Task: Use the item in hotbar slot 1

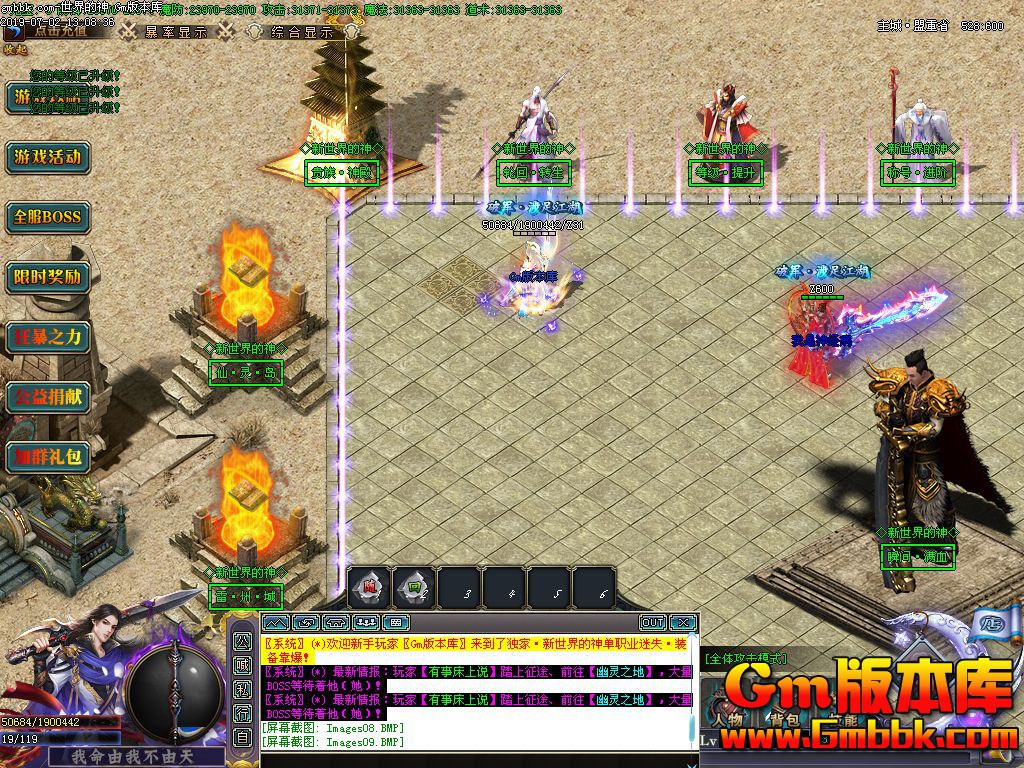Action: pyautogui.click(x=369, y=590)
